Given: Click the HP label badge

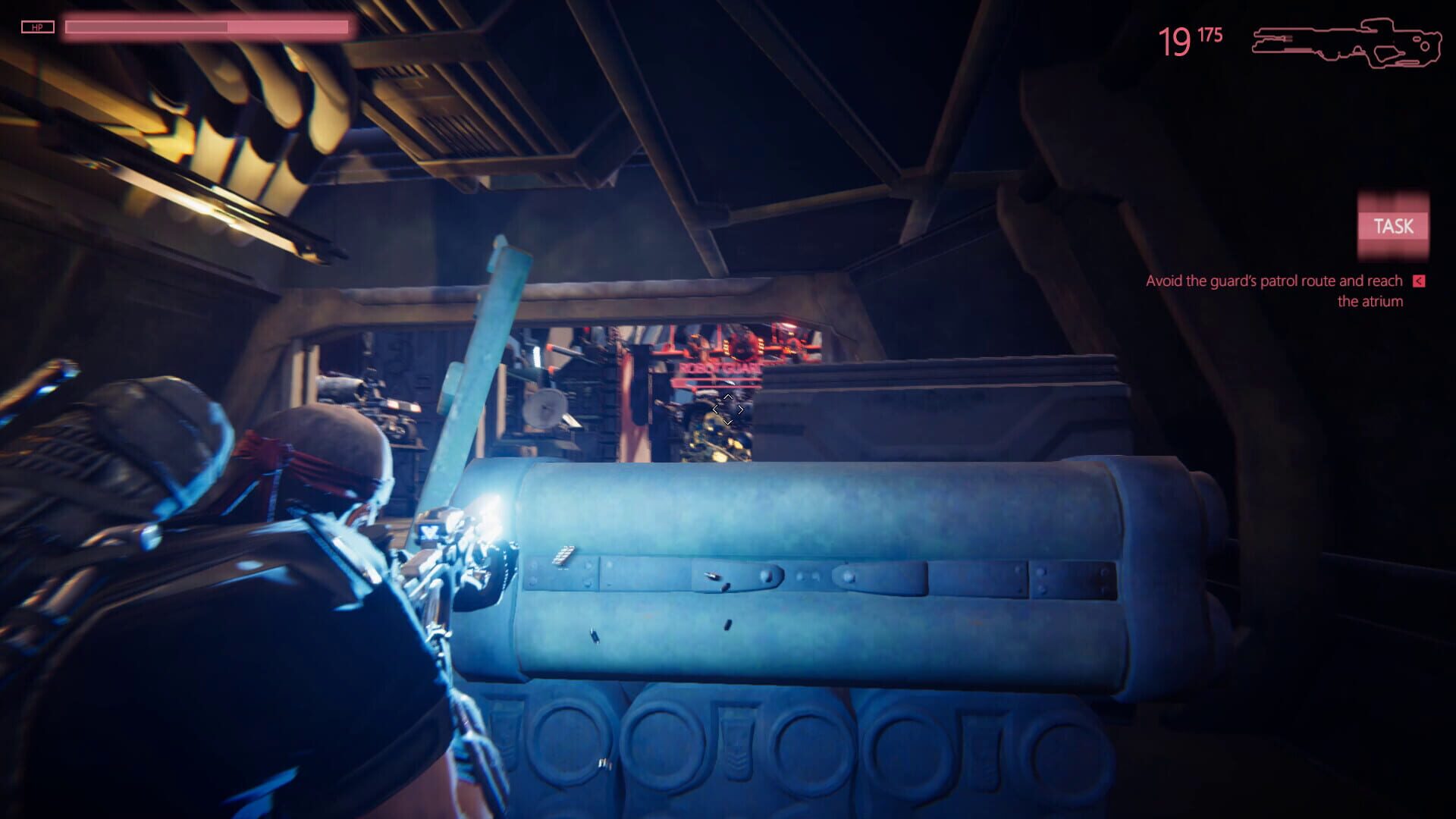Looking at the screenshot, I should click(38, 27).
